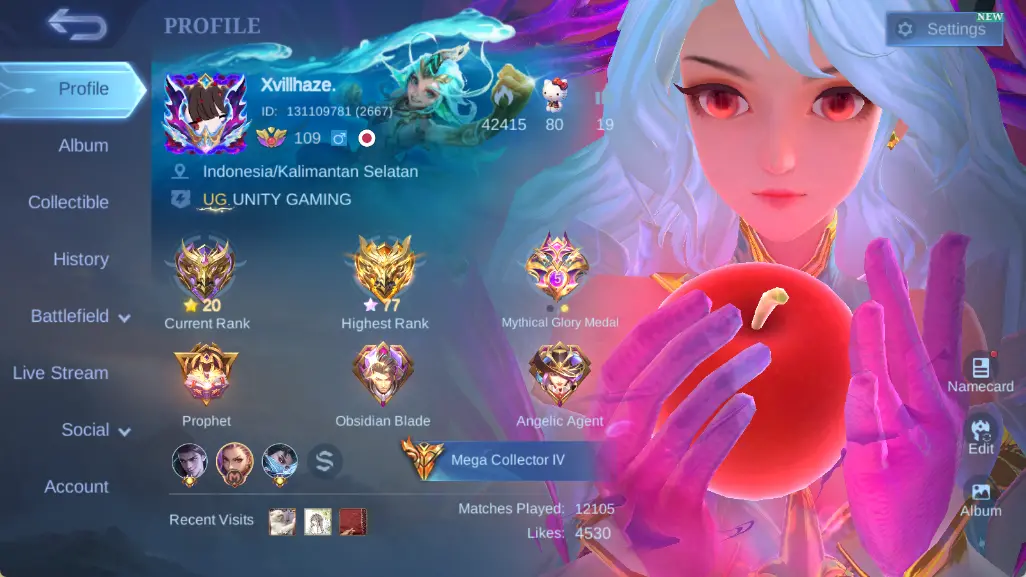The width and height of the screenshot is (1026, 577).
Task: Open the Settings menu
Action: pyautogui.click(x=944, y=29)
